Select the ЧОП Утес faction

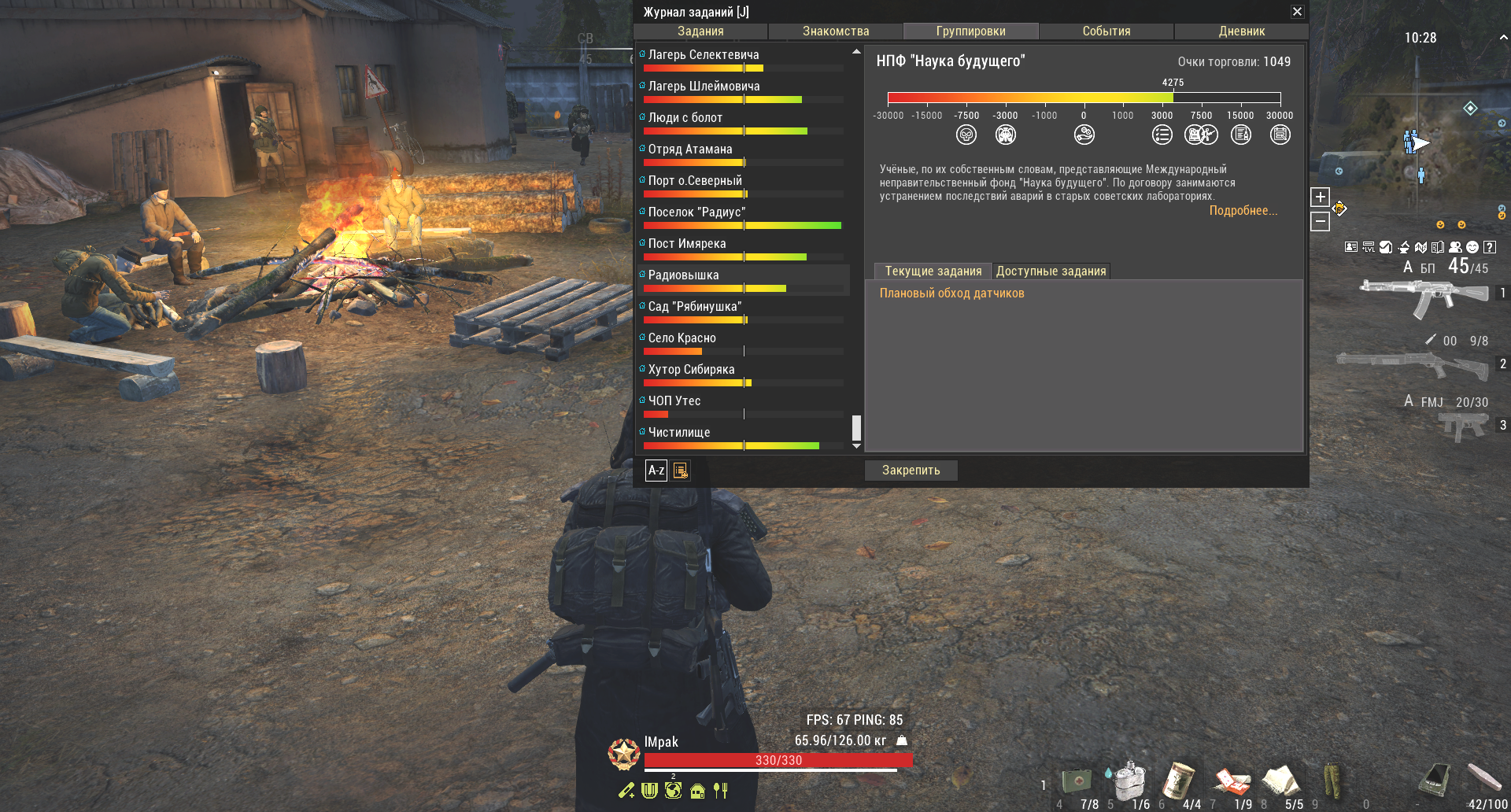674,401
